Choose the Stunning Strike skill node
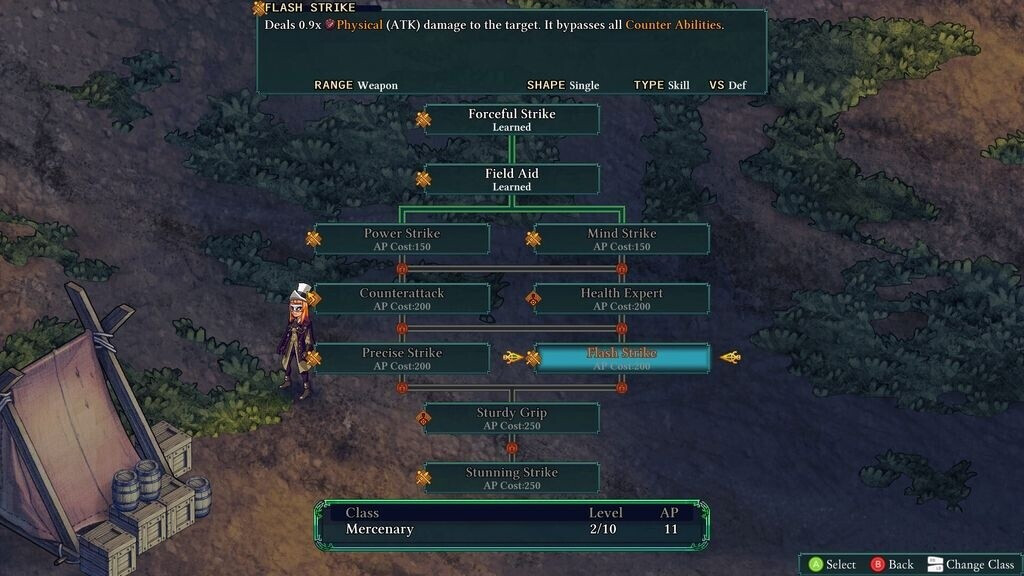 pos(511,477)
